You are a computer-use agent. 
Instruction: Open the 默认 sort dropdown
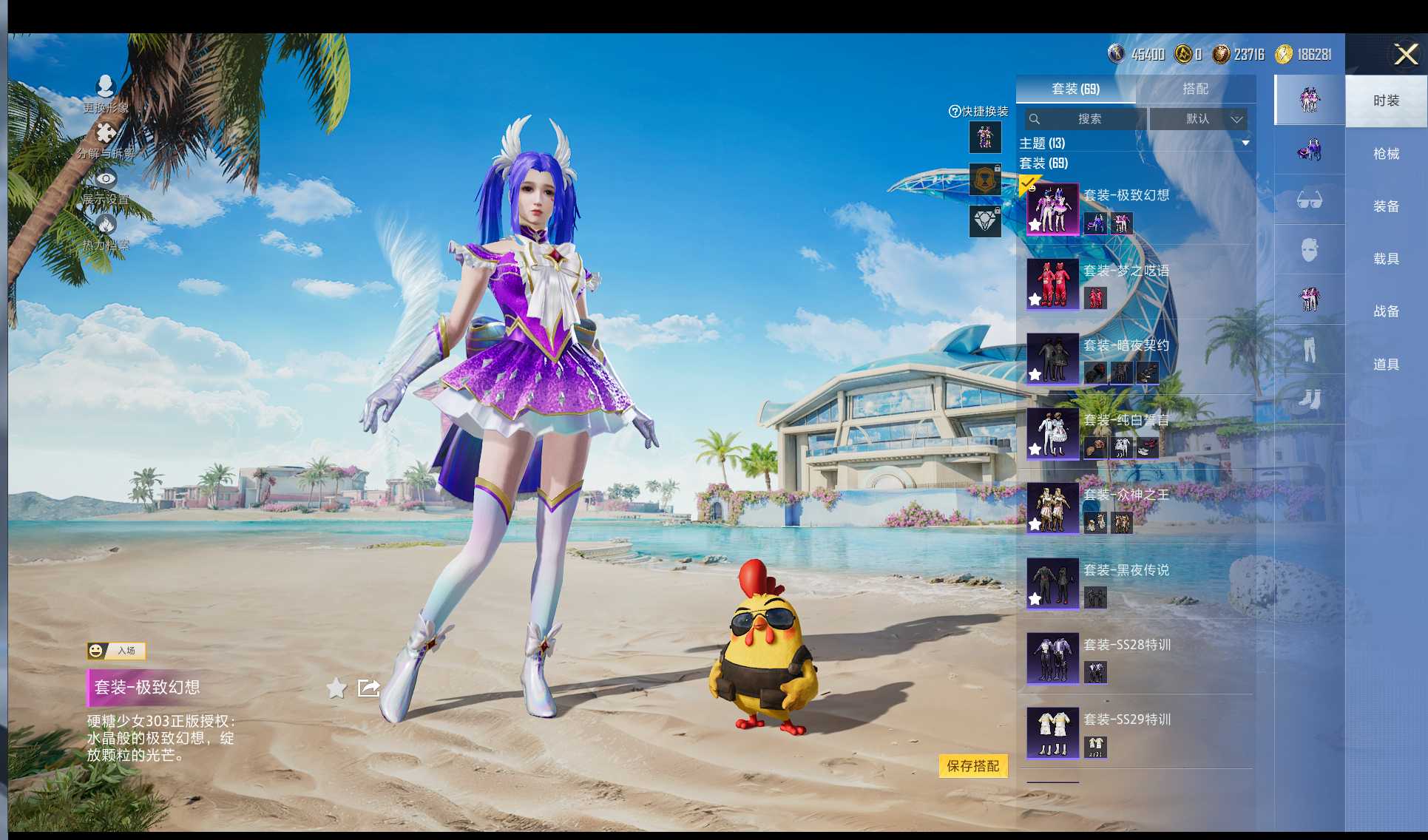click(1199, 119)
